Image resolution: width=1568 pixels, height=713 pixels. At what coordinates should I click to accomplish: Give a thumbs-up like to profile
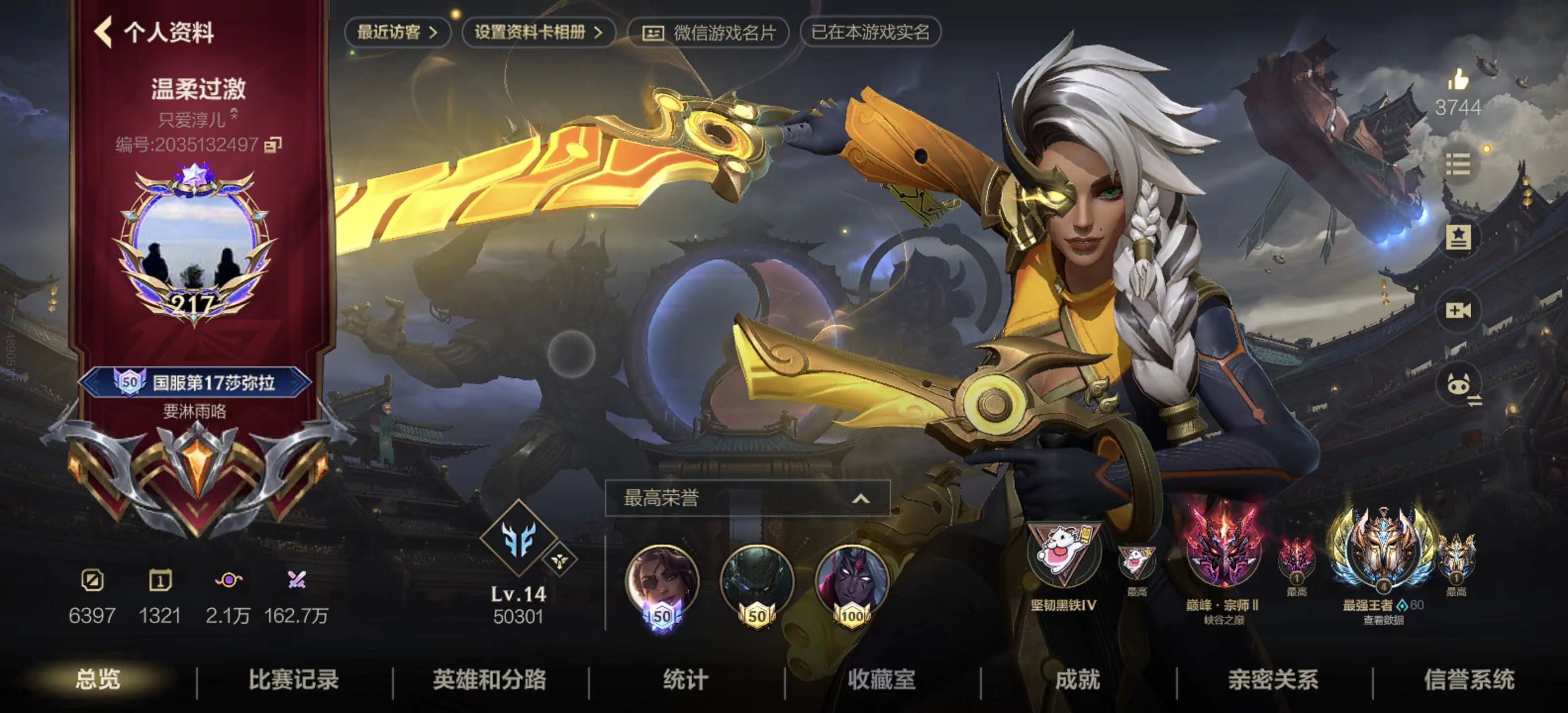click(1458, 80)
